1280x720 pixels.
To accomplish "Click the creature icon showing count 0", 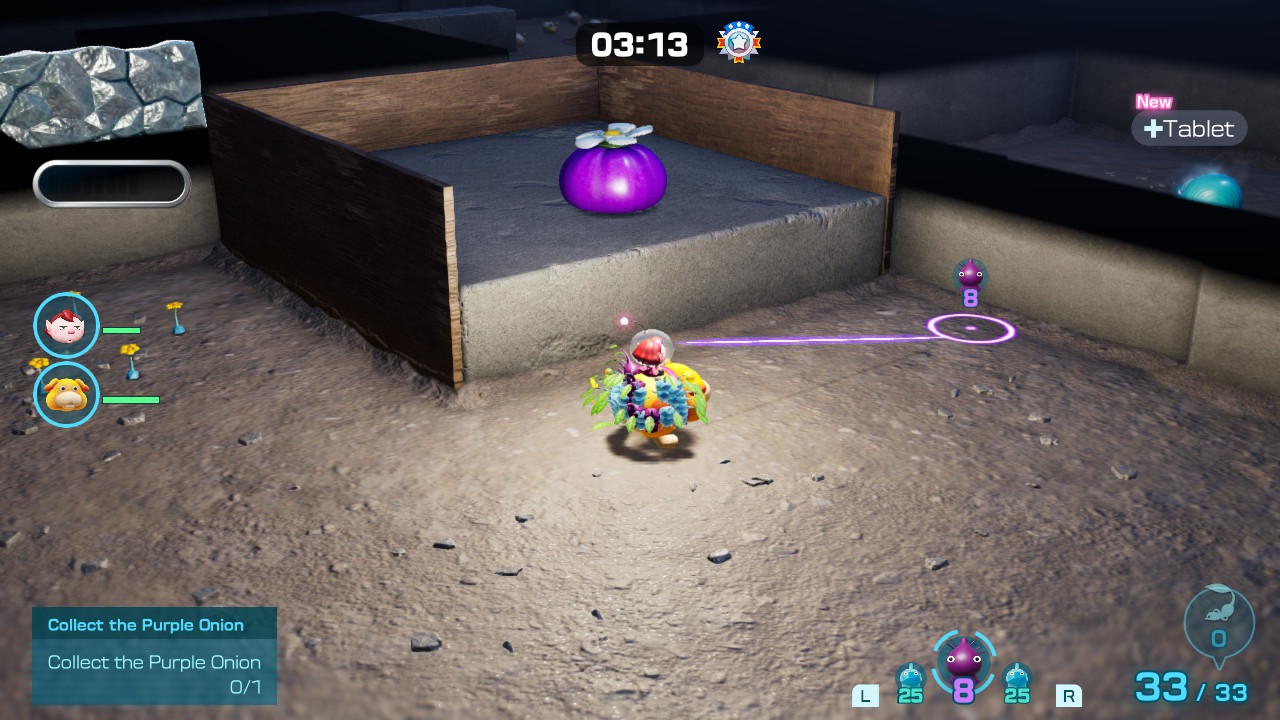I will 1218,620.
